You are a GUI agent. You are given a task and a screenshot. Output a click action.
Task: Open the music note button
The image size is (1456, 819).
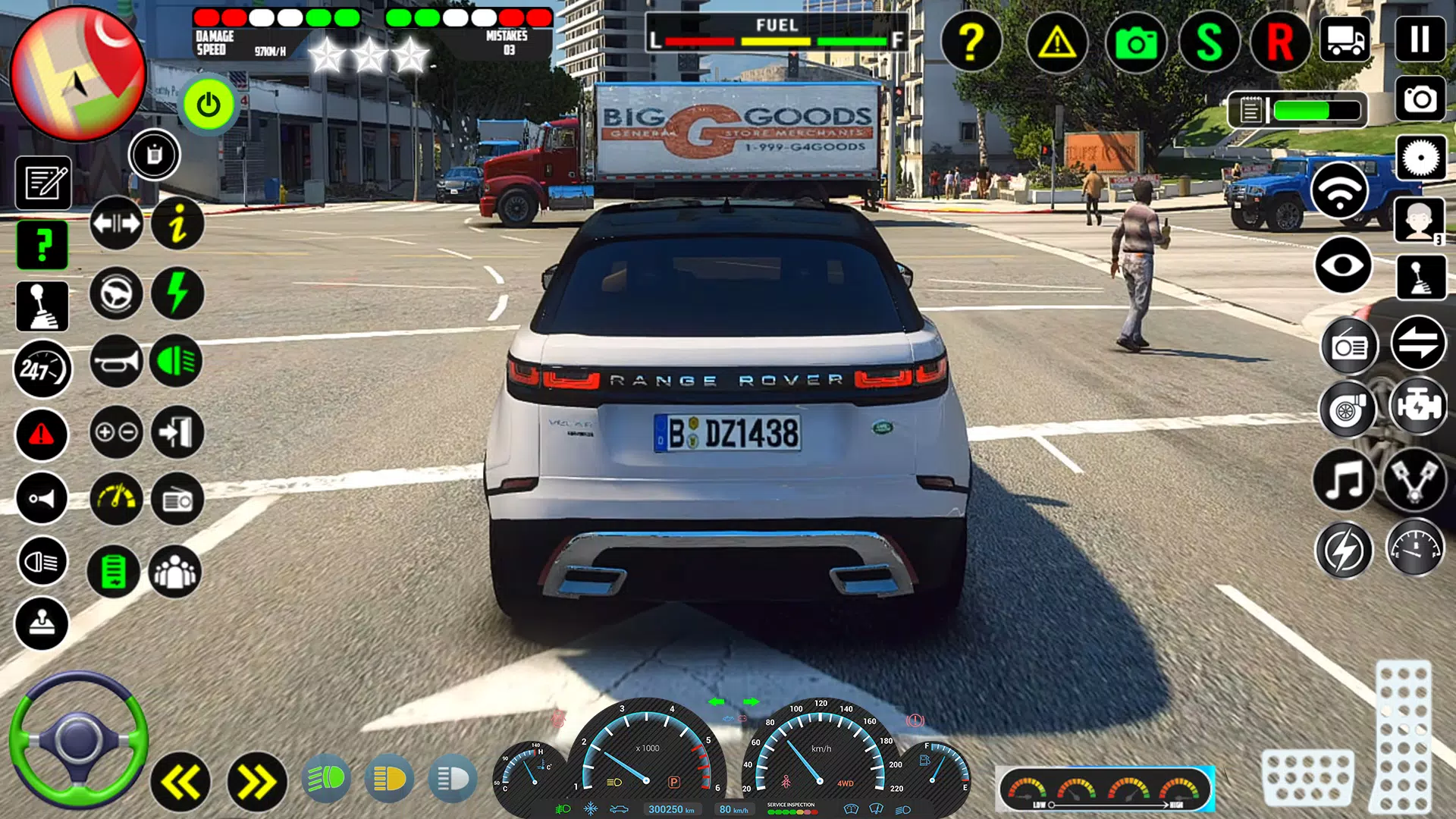point(1344,480)
